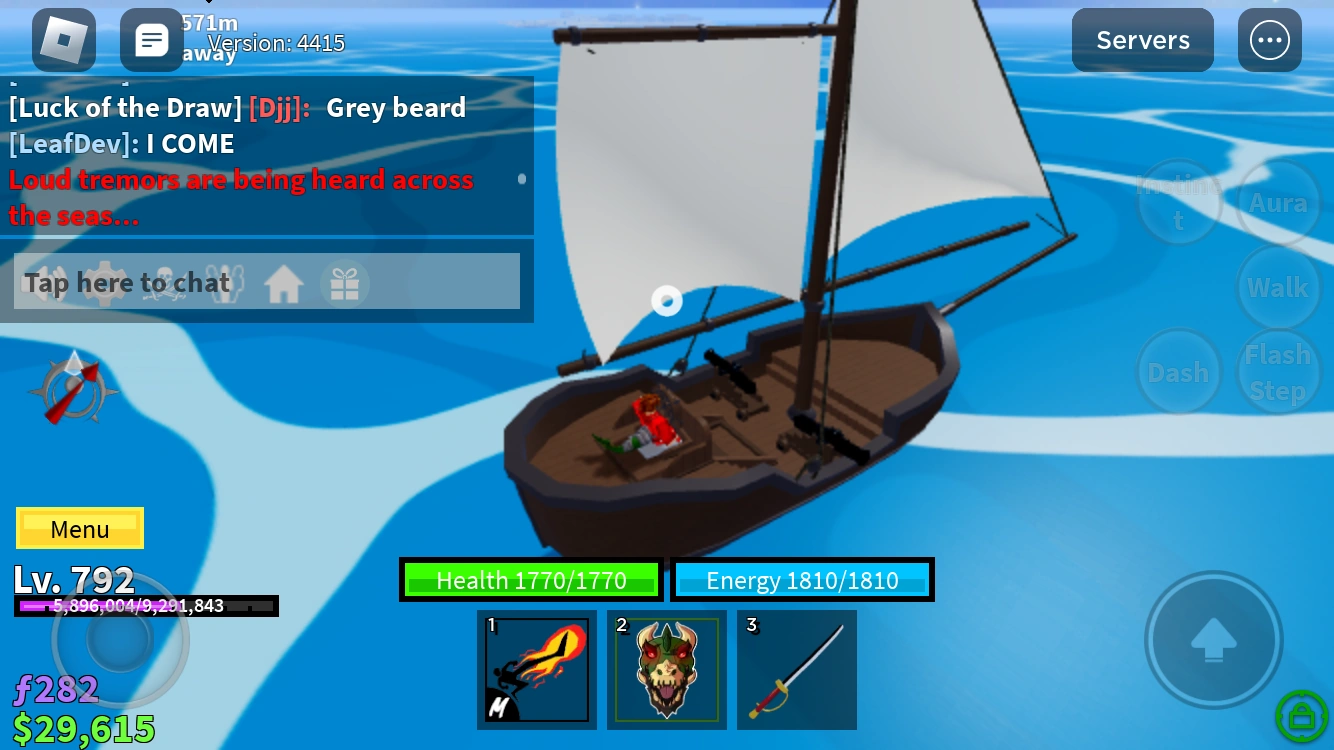Tap the compass on the left side
This screenshot has width=1334, height=750.
pos(74,390)
